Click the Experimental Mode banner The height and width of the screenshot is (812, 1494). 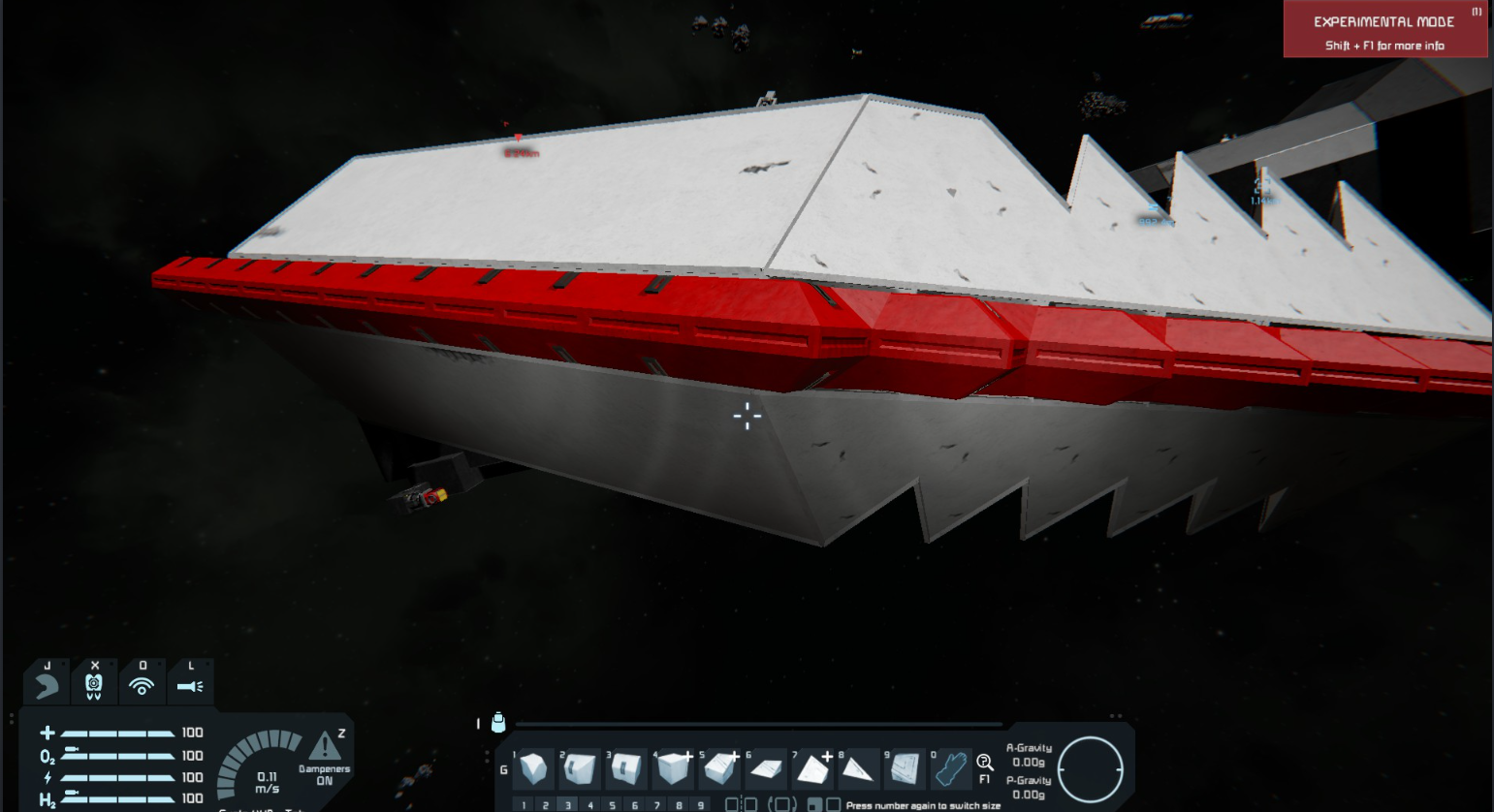pyautogui.click(x=1384, y=30)
